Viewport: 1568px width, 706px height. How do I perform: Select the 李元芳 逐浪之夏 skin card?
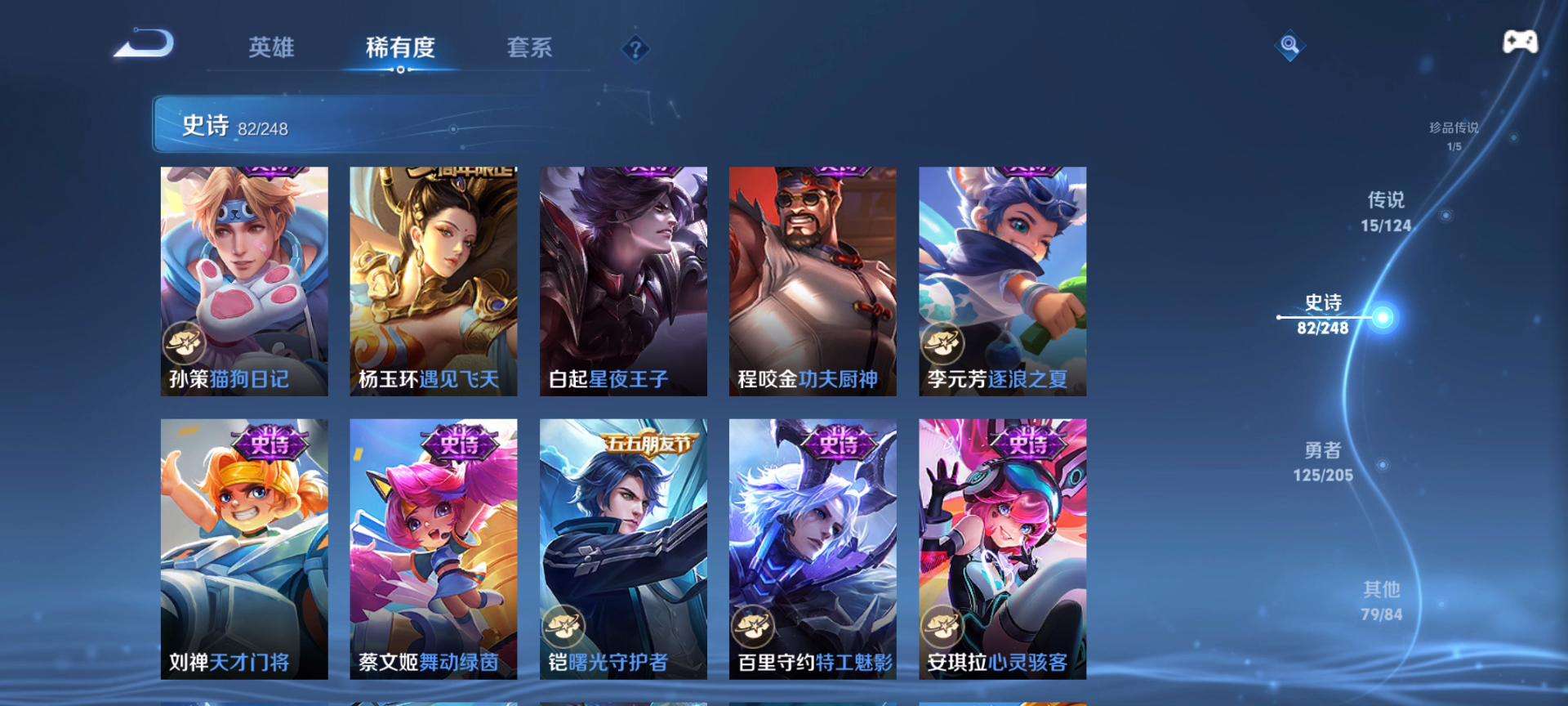1002,281
